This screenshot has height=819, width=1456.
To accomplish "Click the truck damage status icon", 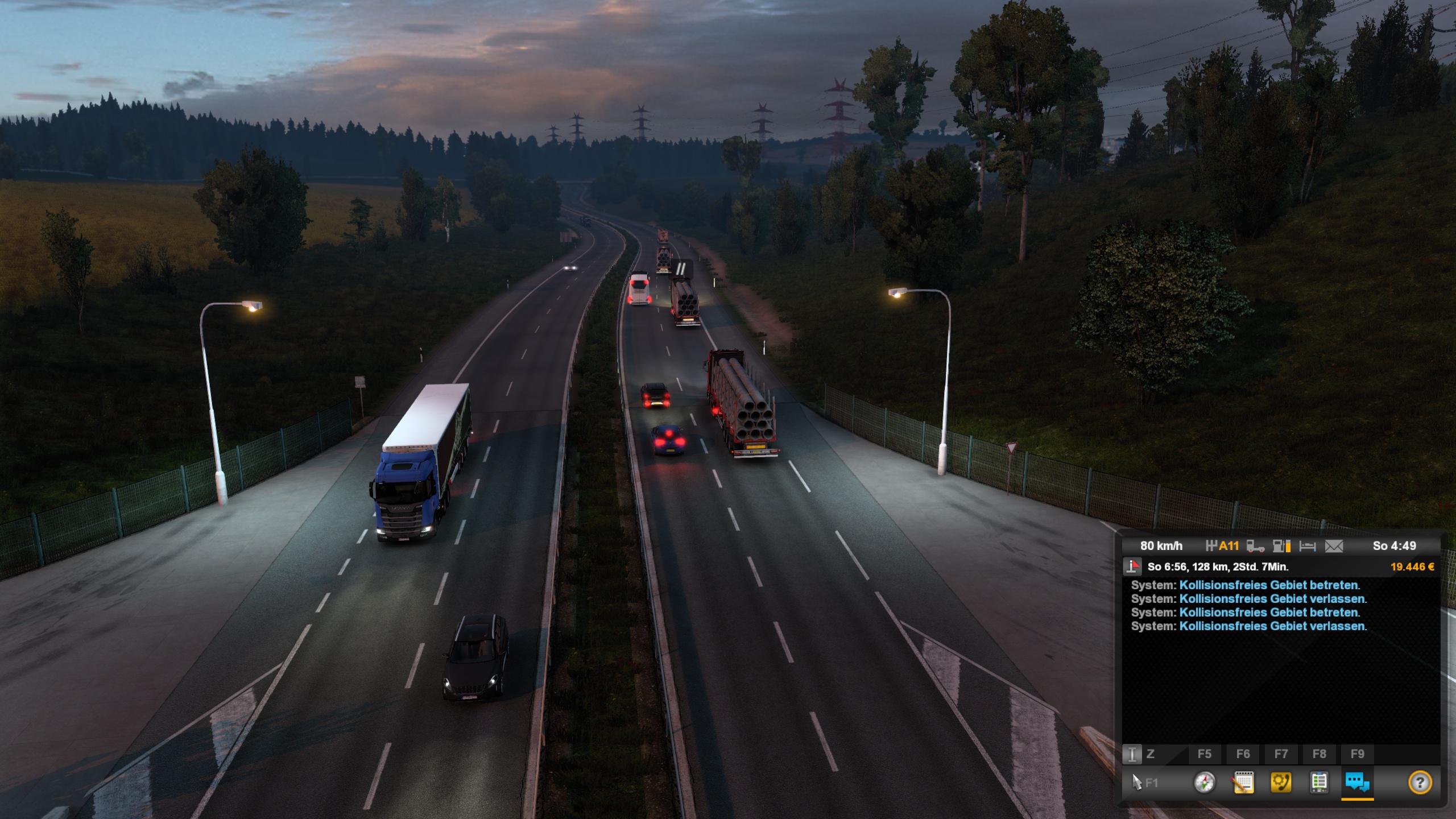I will point(1255,547).
